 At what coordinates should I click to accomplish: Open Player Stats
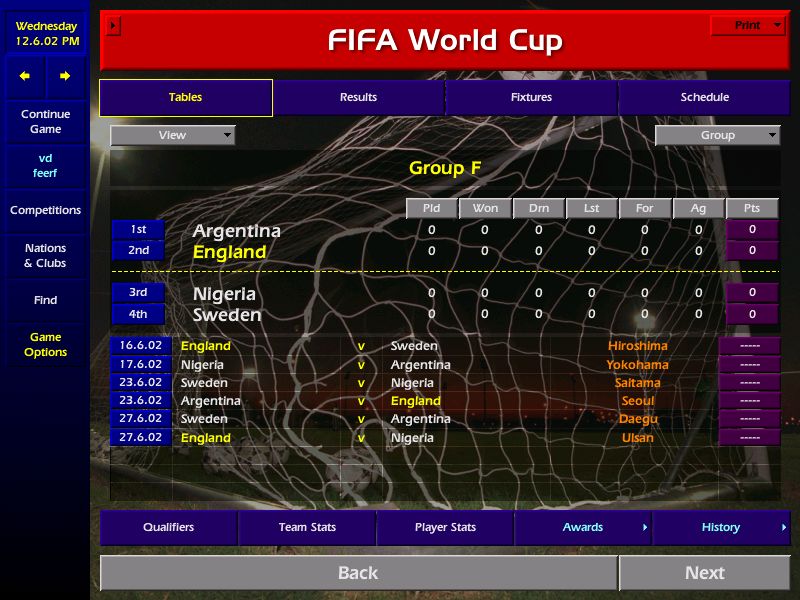[445, 528]
